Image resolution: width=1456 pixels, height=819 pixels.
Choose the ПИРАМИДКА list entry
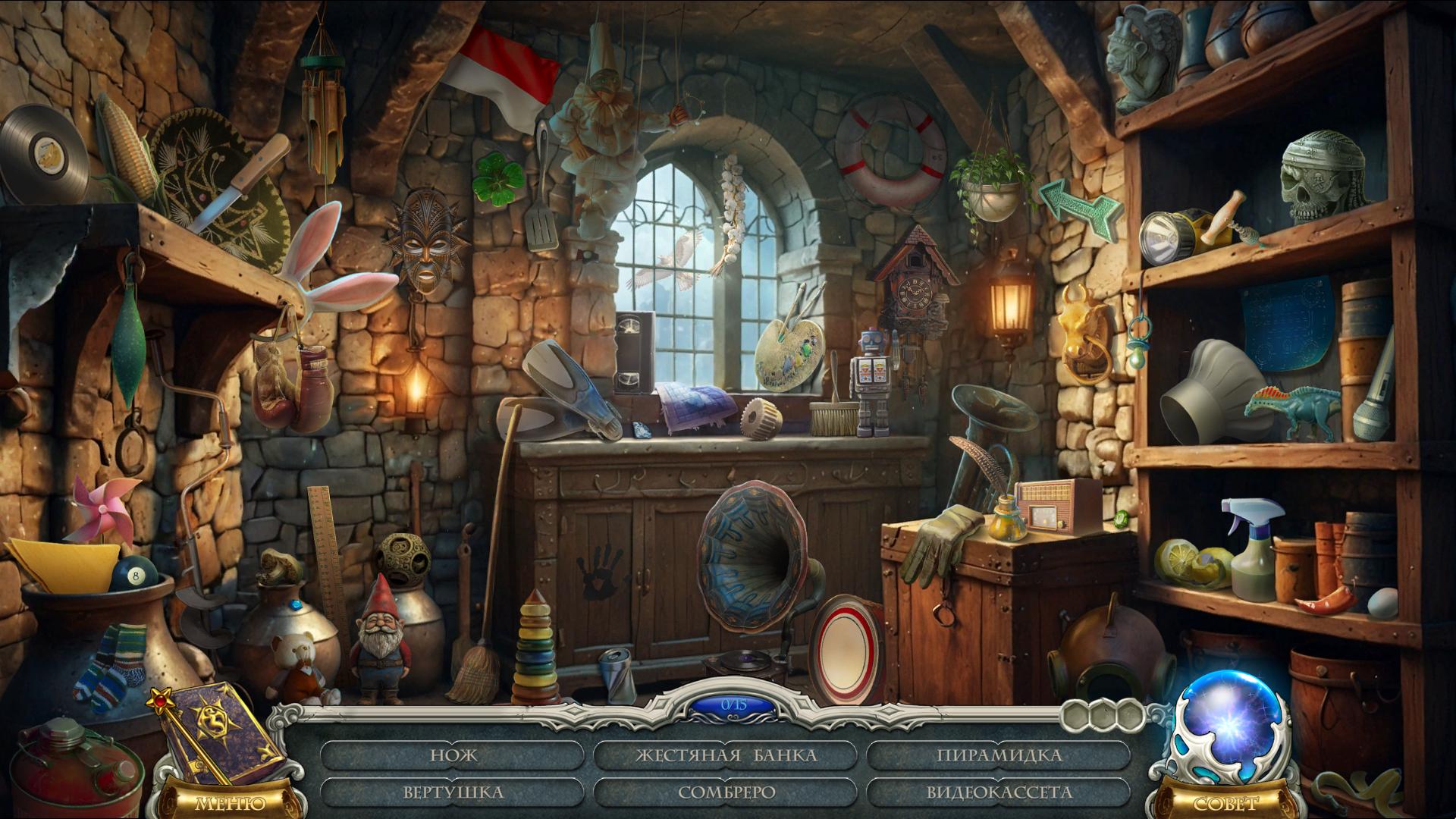(x=999, y=755)
